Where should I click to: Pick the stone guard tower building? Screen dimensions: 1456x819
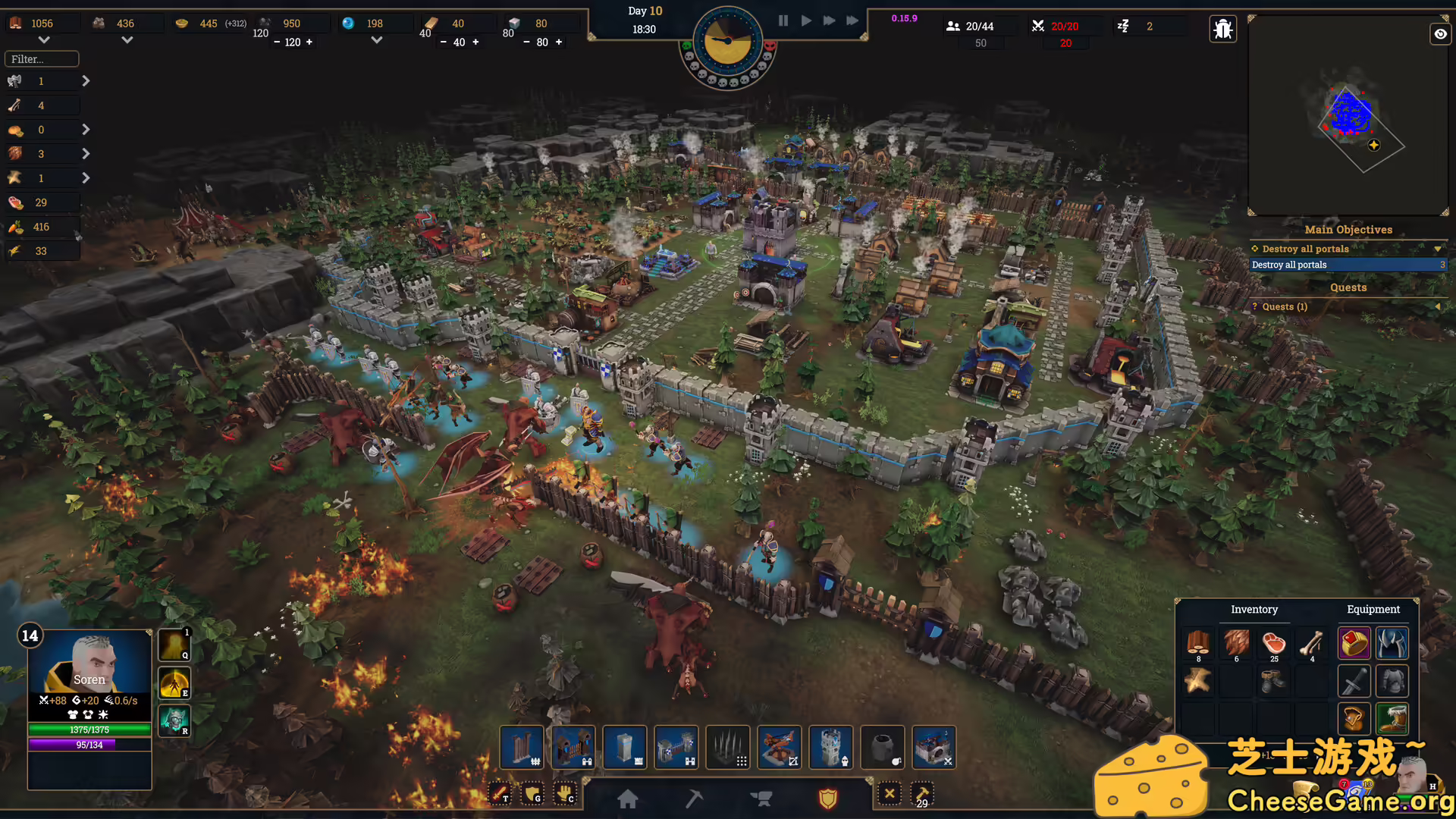coord(831,747)
